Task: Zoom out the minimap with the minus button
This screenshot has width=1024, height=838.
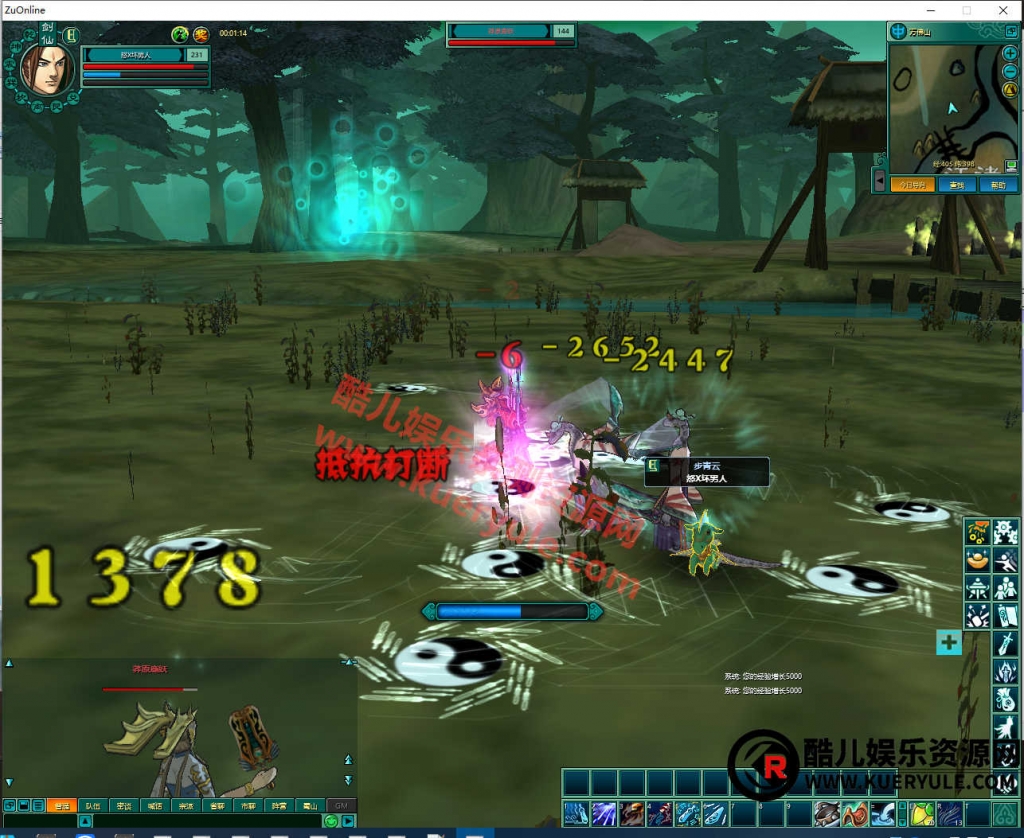Action: 1010,72
